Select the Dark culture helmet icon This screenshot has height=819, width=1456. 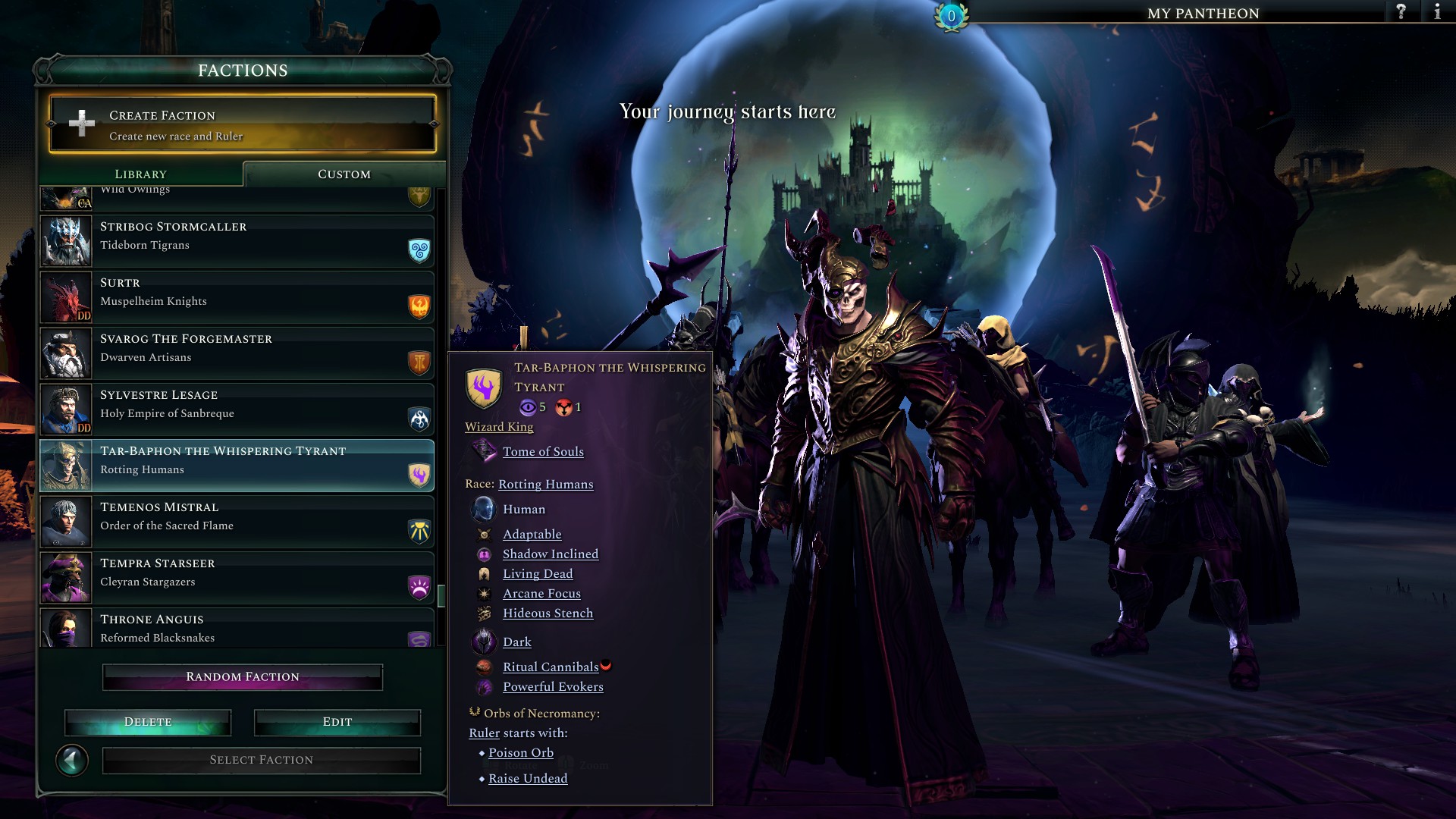coord(485,642)
